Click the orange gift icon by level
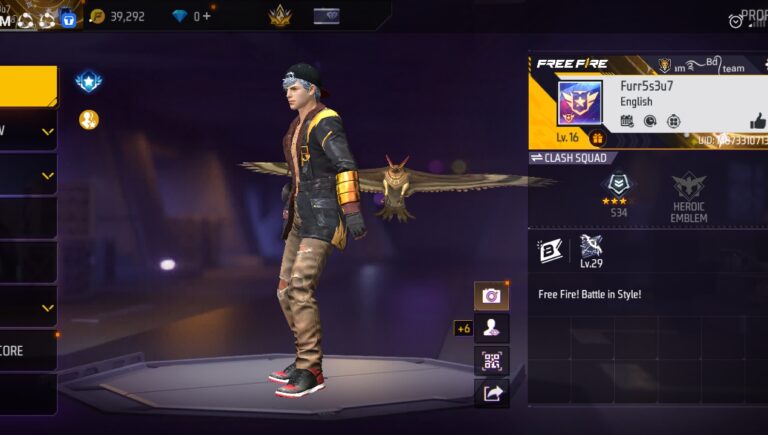This screenshot has width=768, height=435. coord(598,138)
